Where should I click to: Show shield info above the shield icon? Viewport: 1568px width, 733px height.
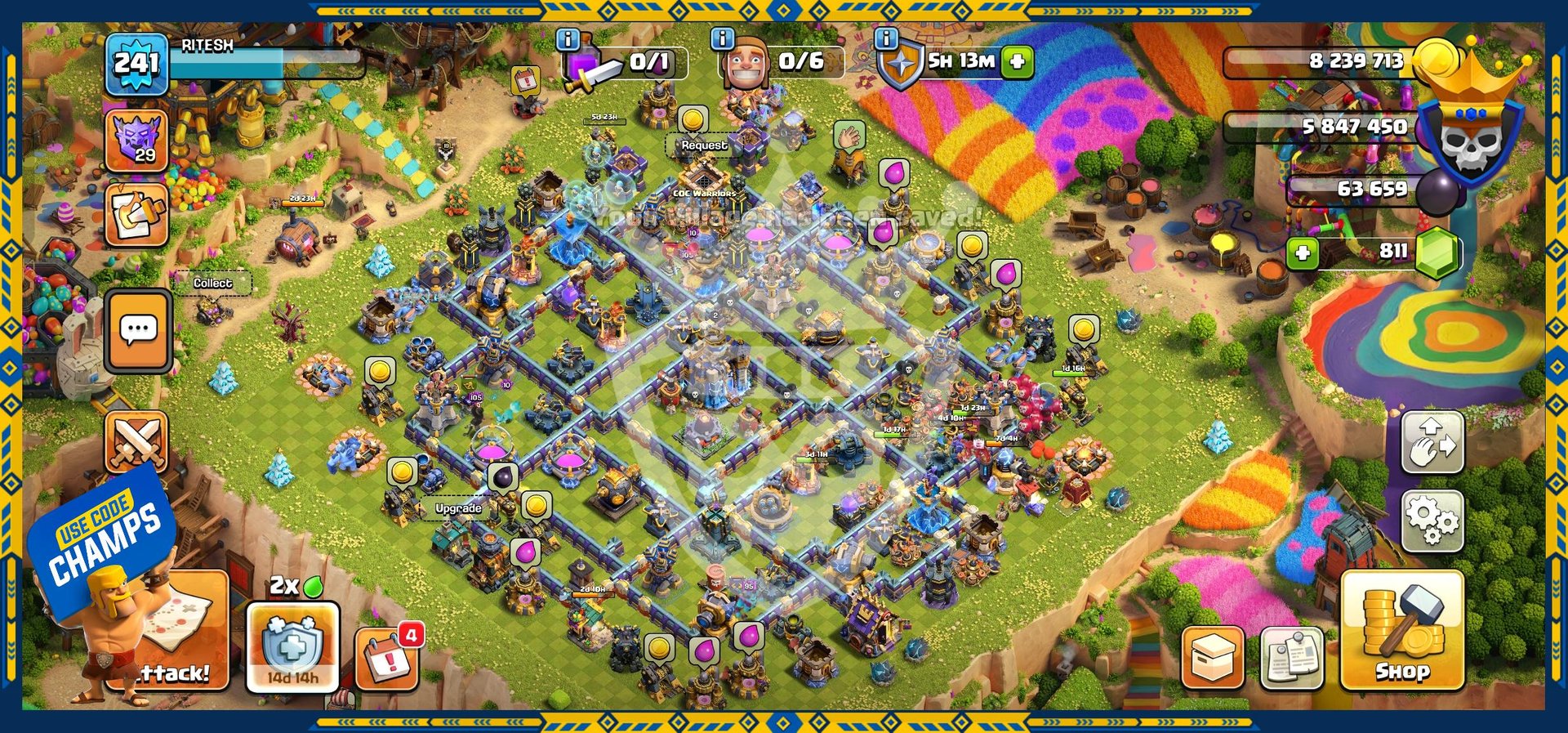tap(886, 38)
